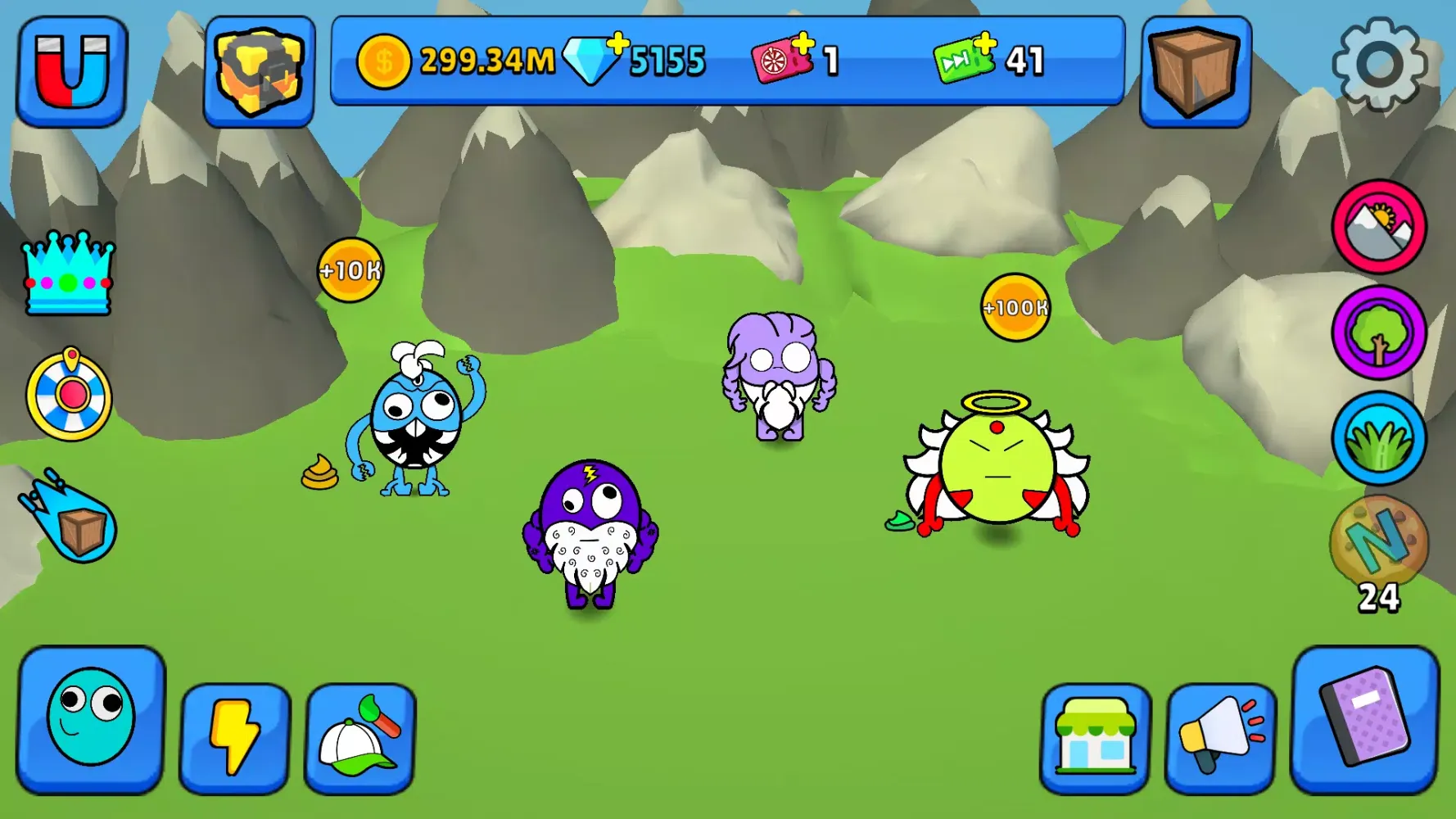Viewport: 1456px width, 819px height.
Task: Get more green skip tickets
Action: [966, 59]
